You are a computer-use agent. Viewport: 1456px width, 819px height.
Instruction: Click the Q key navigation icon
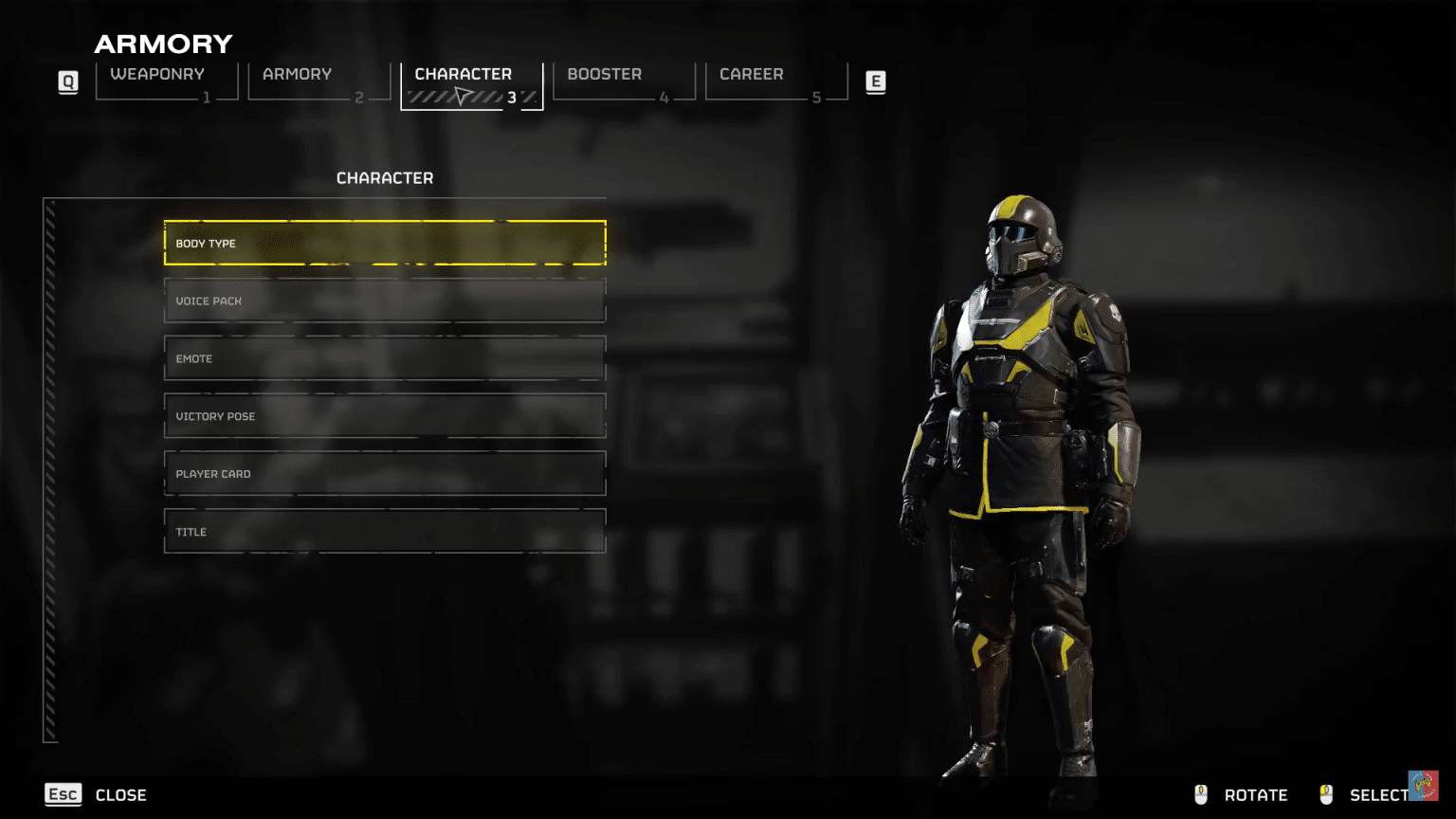point(67,82)
